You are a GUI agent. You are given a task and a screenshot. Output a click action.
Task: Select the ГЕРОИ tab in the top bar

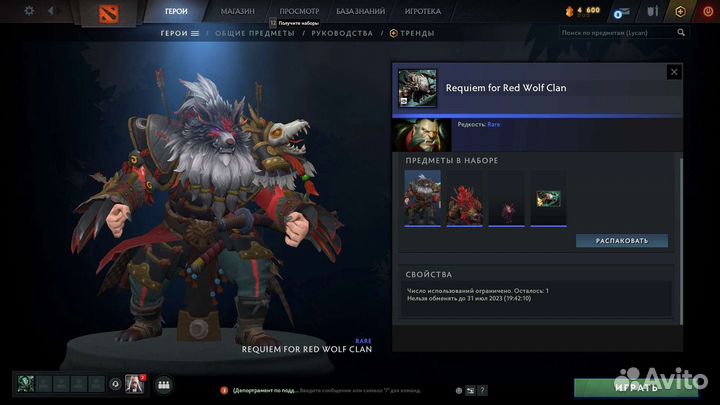177,11
